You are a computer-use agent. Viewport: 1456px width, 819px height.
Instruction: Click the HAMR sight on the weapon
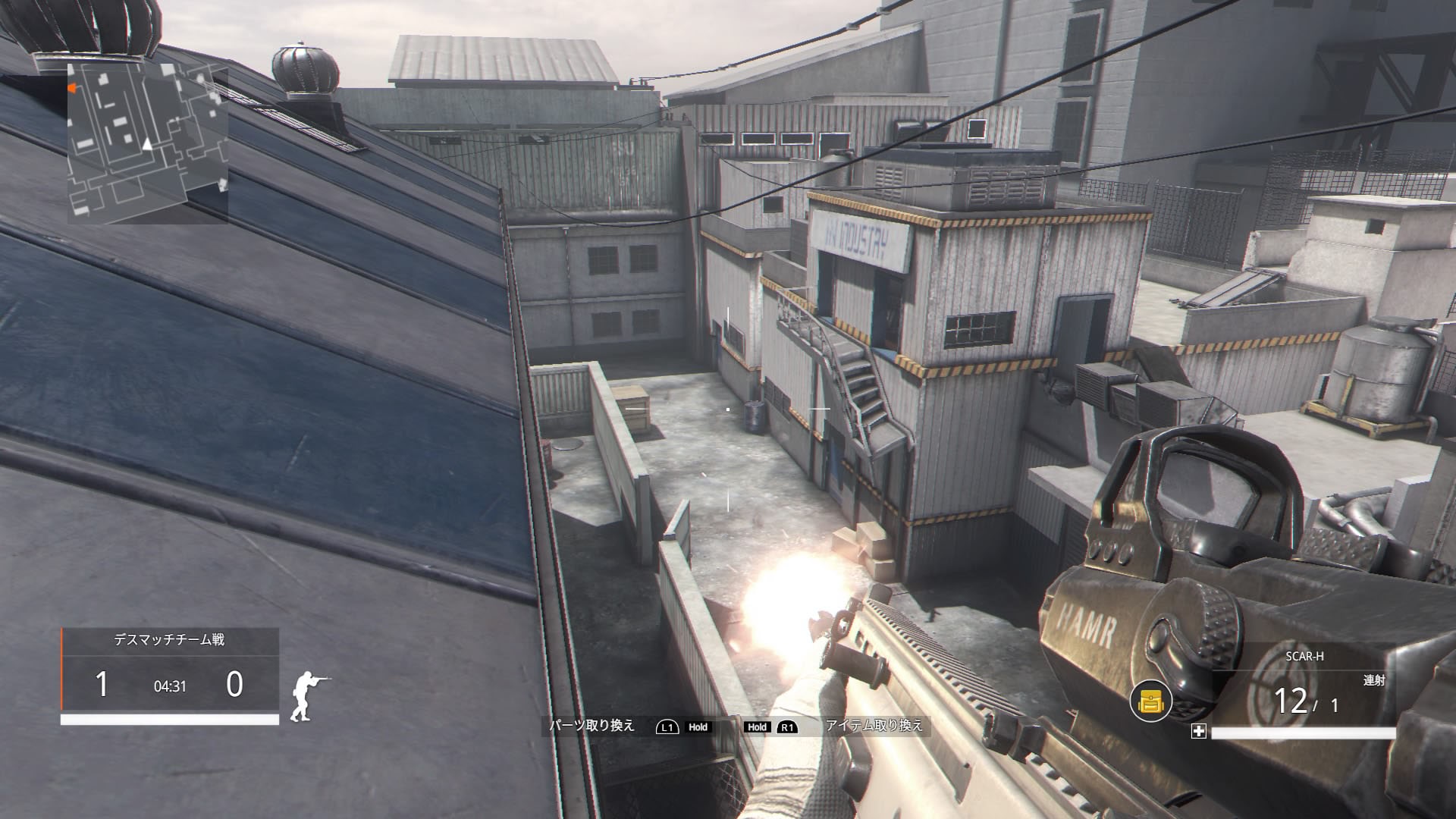point(1191,516)
